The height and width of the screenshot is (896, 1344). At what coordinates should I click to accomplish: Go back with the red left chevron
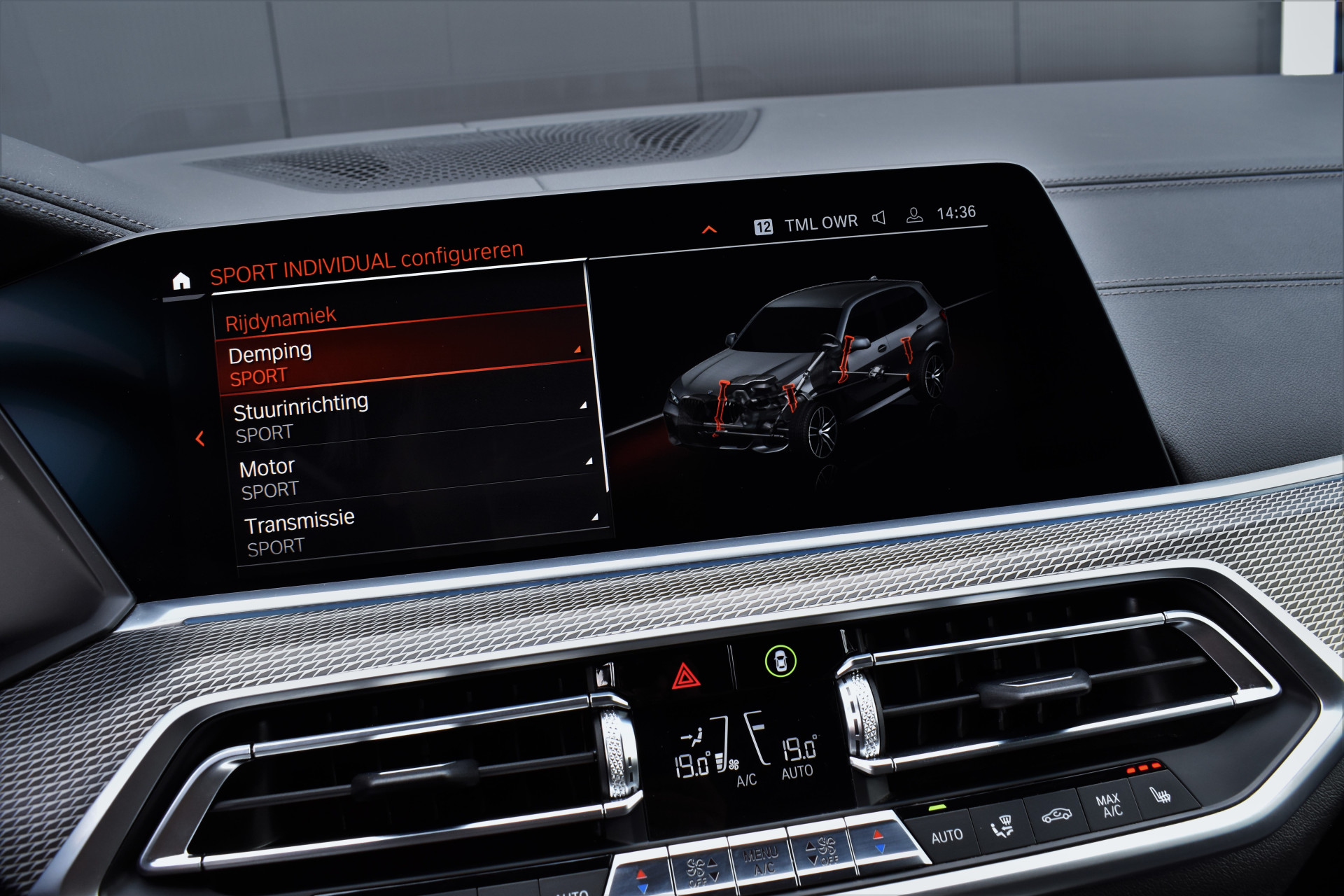click(200, 439)
